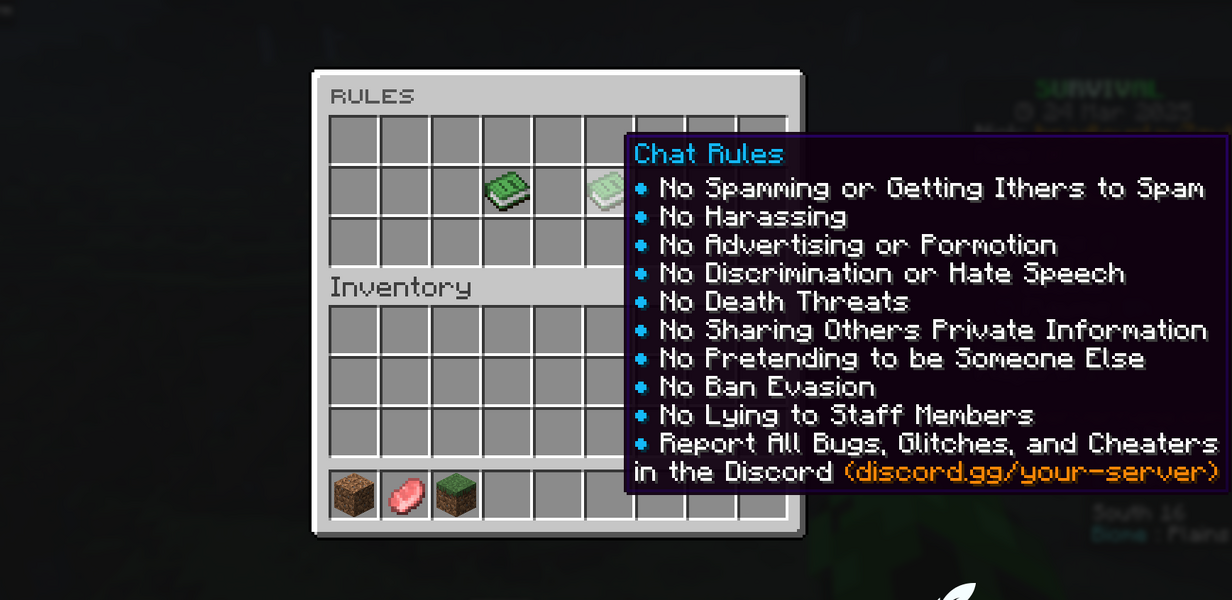Choose the grass block hotbar slot
The width and height of the screenshot is (1232, 600).
coord(456,494)
